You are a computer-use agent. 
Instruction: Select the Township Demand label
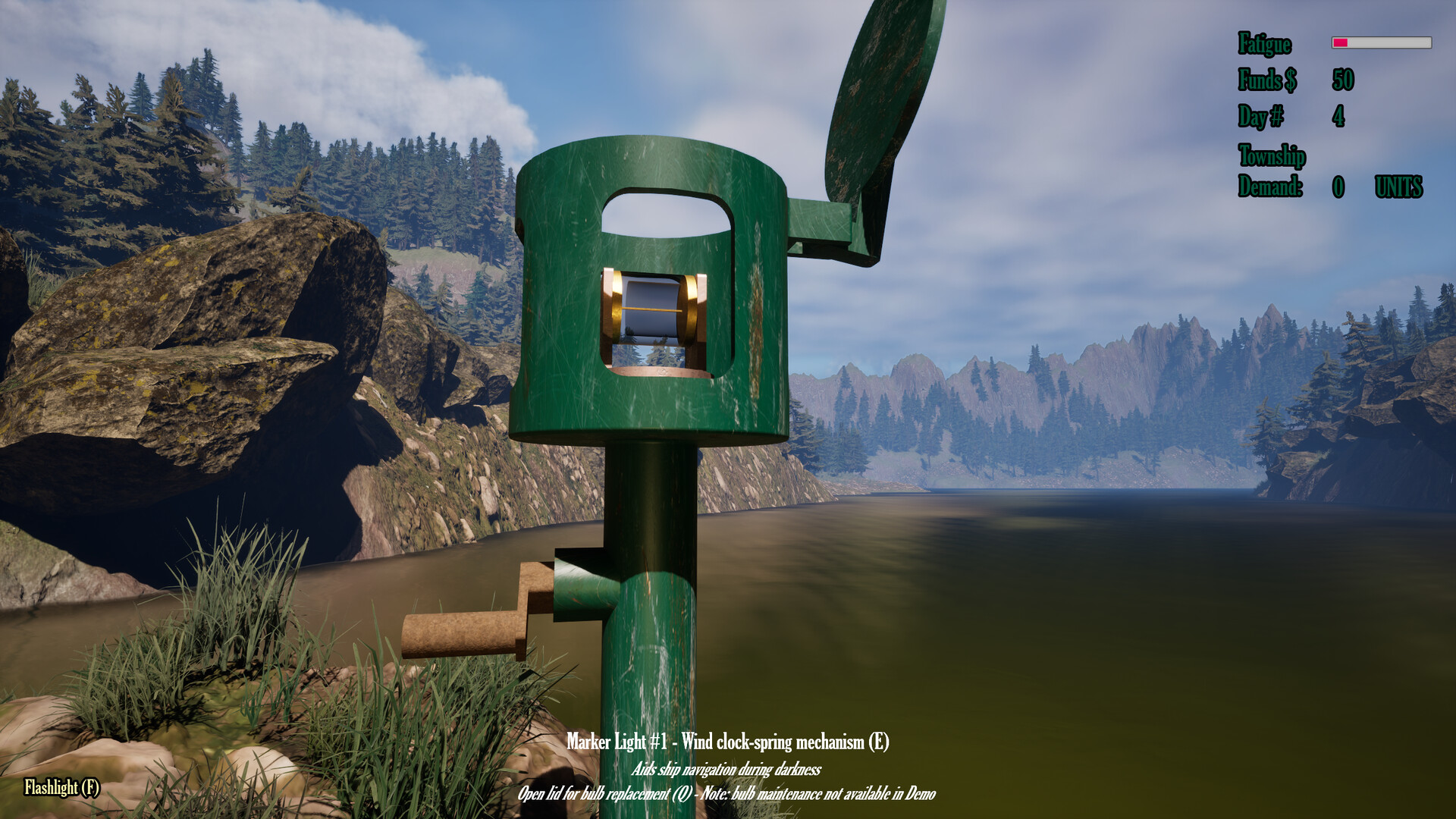(1271, 171)
